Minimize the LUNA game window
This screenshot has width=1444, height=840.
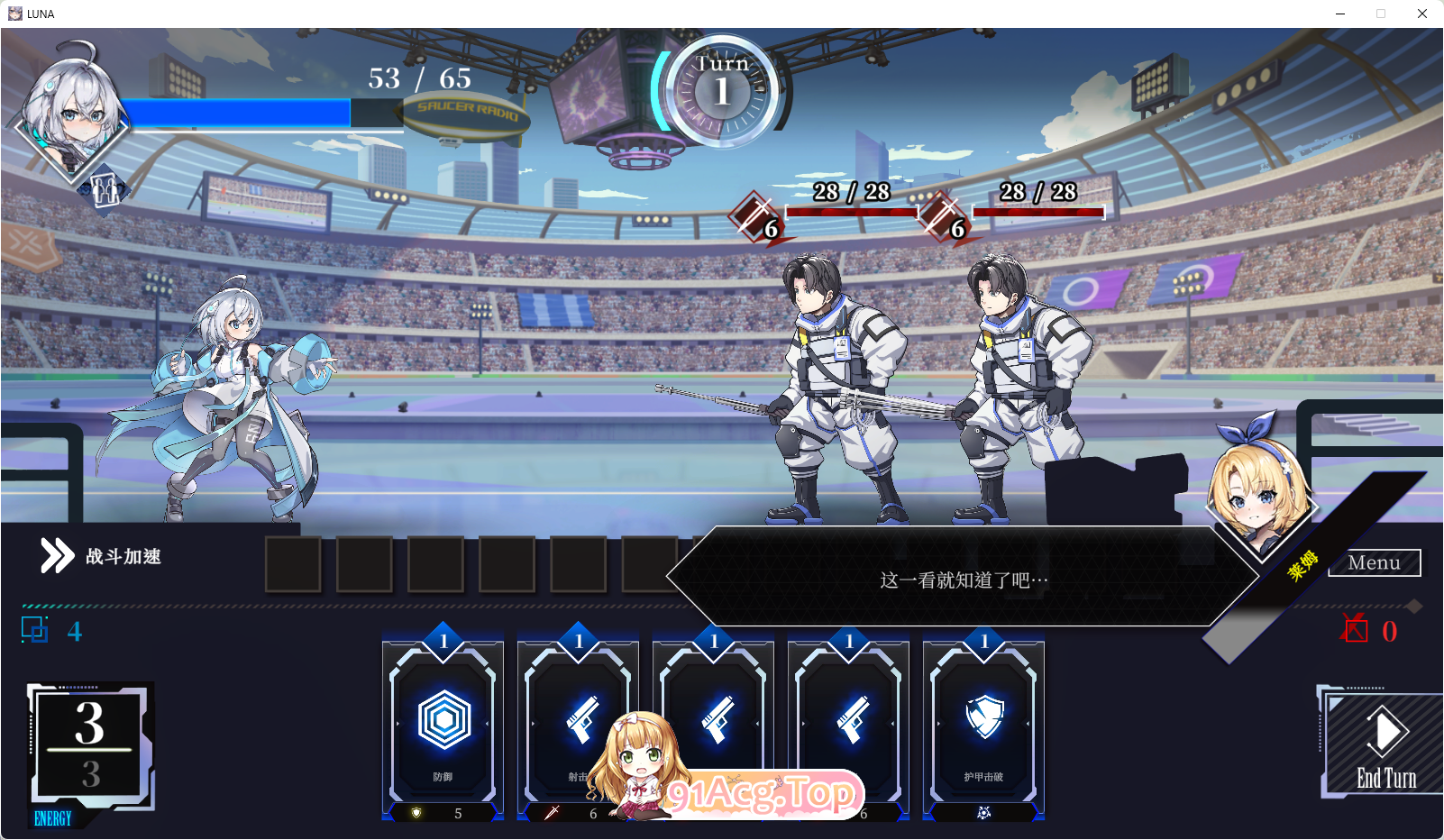pyautogui.click(x=1340, y=14)
